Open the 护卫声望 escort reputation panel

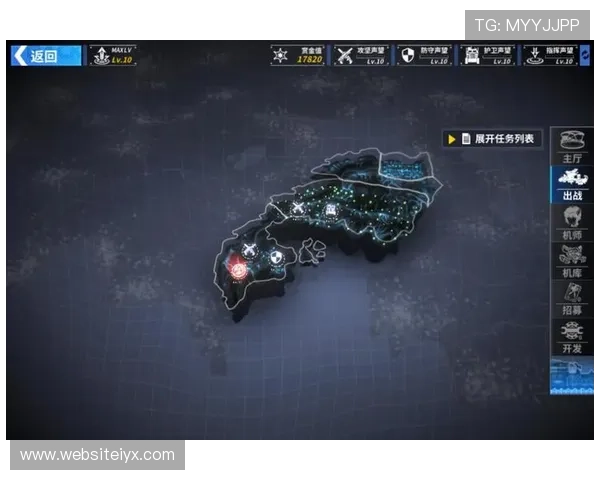(x=487, y=56)
